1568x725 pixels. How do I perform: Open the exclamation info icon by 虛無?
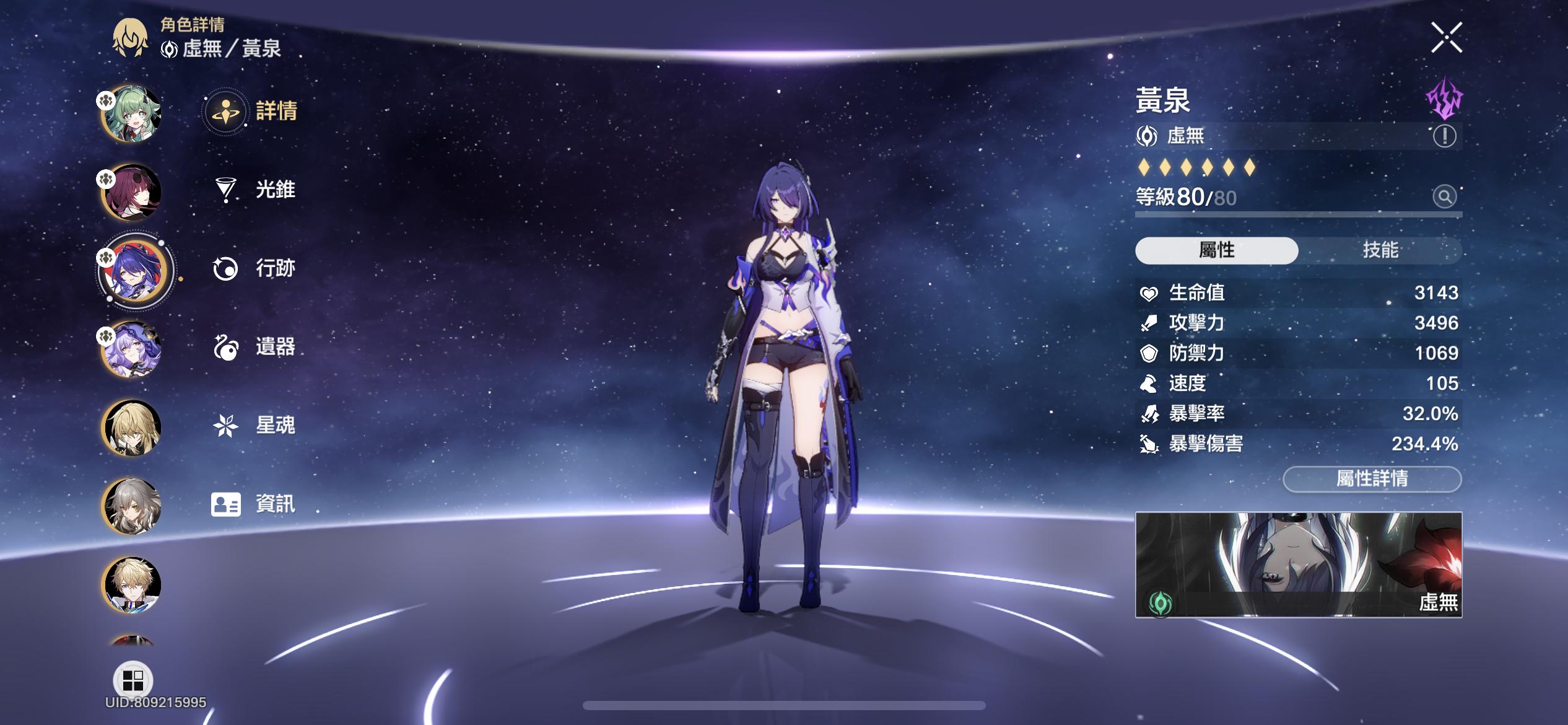1444,136
